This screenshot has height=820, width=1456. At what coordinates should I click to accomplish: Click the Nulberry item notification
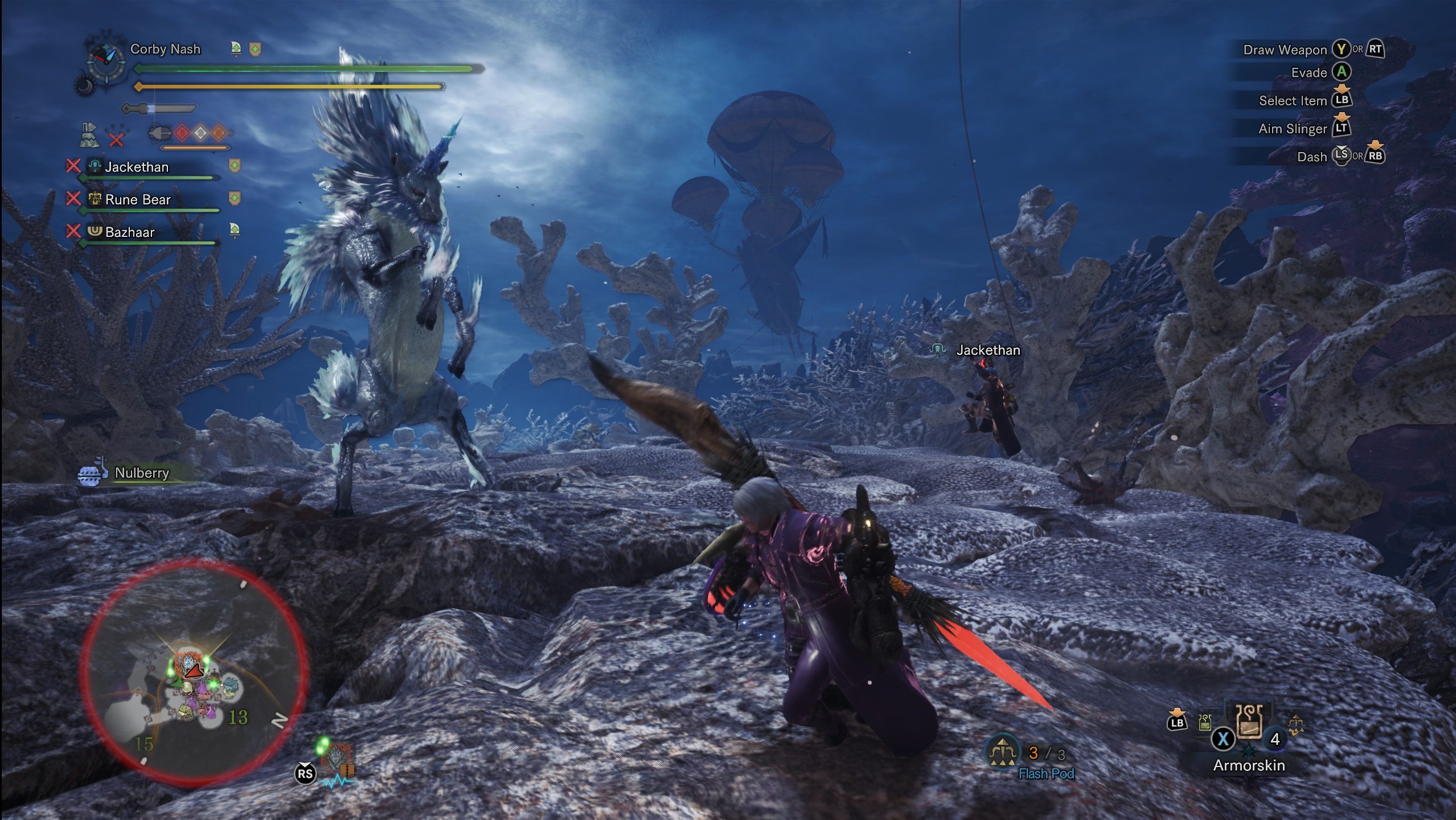(141, 473)
